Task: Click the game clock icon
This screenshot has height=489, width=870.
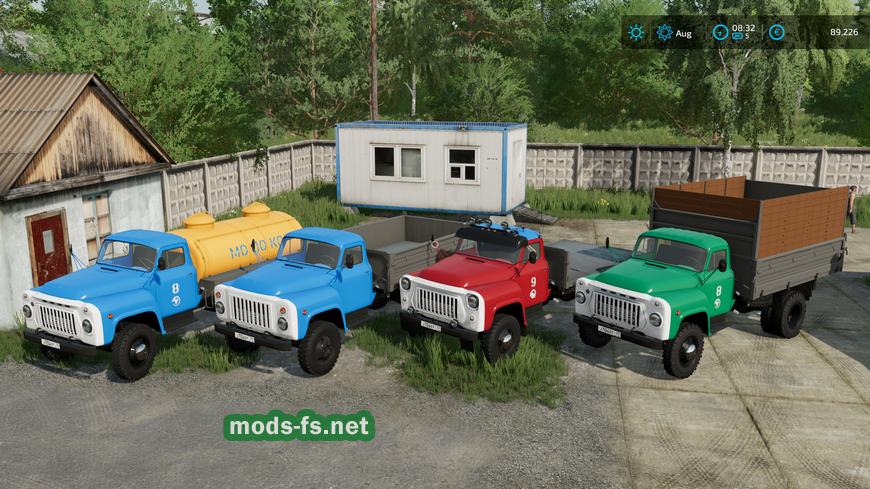Action: tap(720, 32)
